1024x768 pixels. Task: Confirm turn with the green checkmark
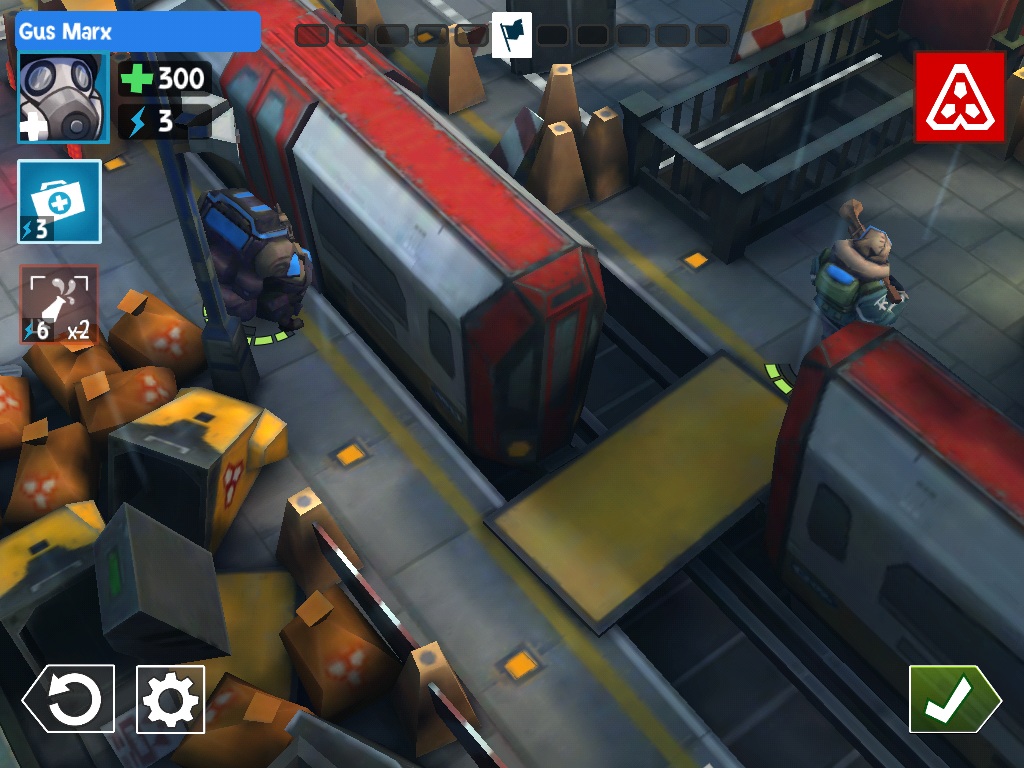(x=952, y=699)
